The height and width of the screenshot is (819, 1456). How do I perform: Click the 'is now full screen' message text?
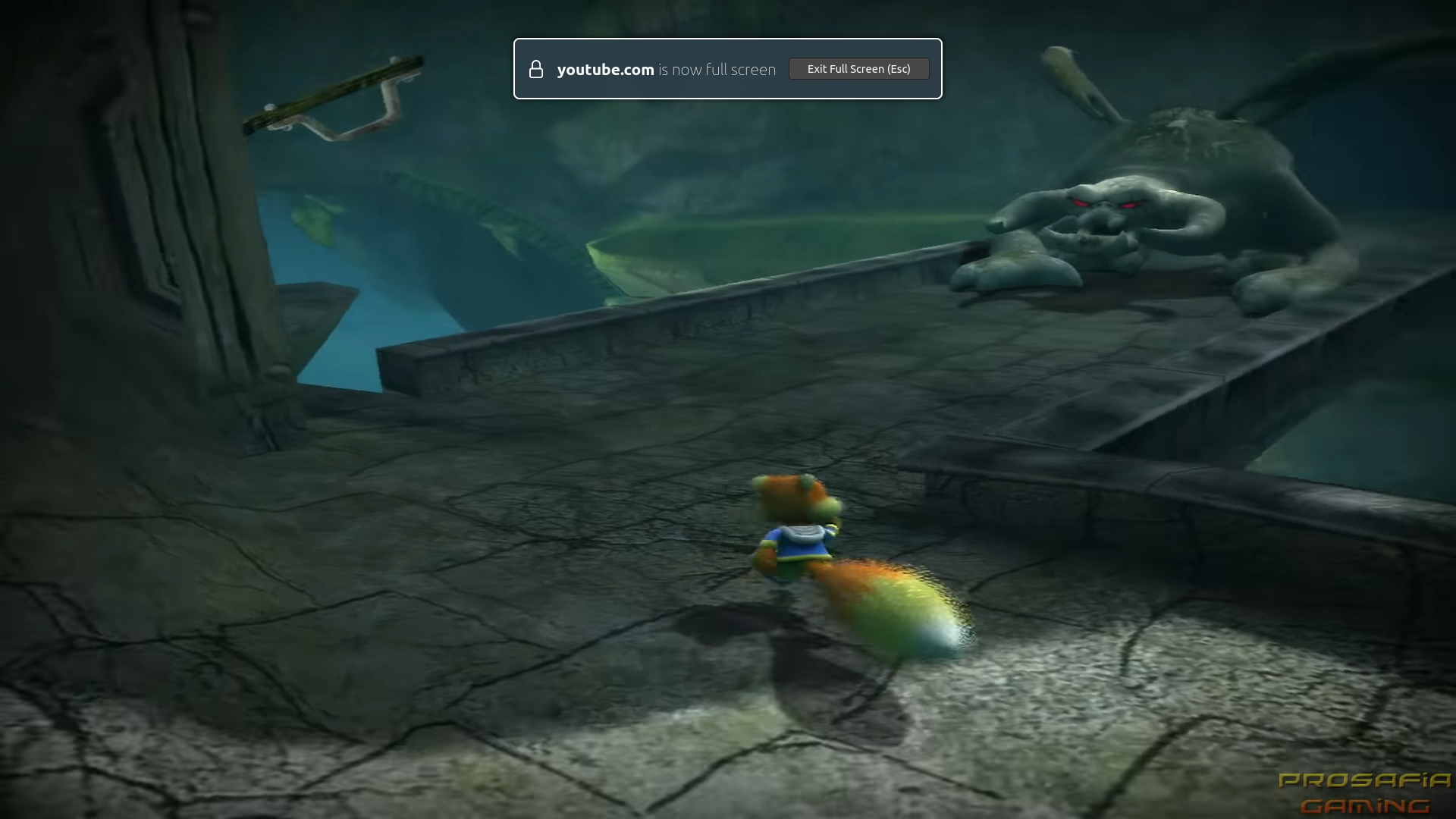717,69
